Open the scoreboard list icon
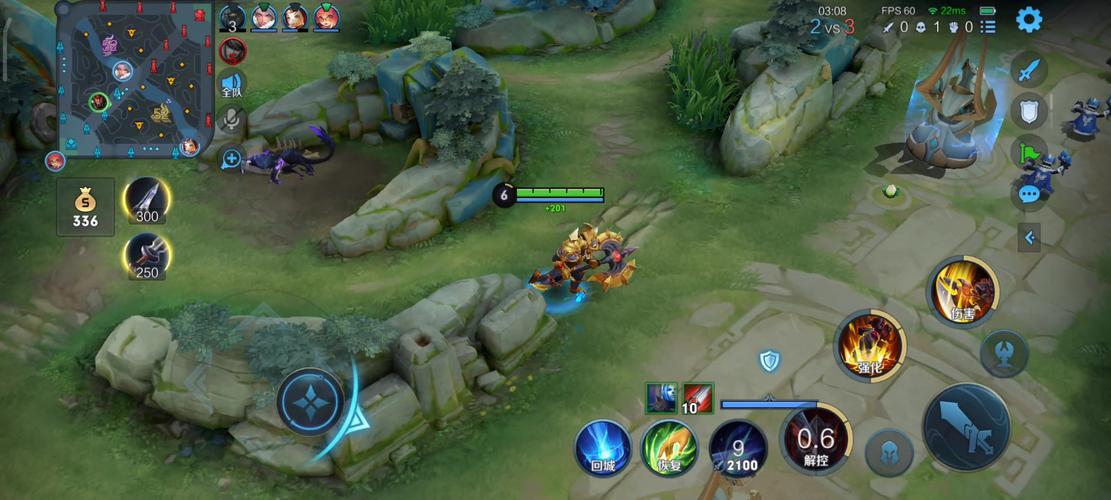 tap(988, 28)
